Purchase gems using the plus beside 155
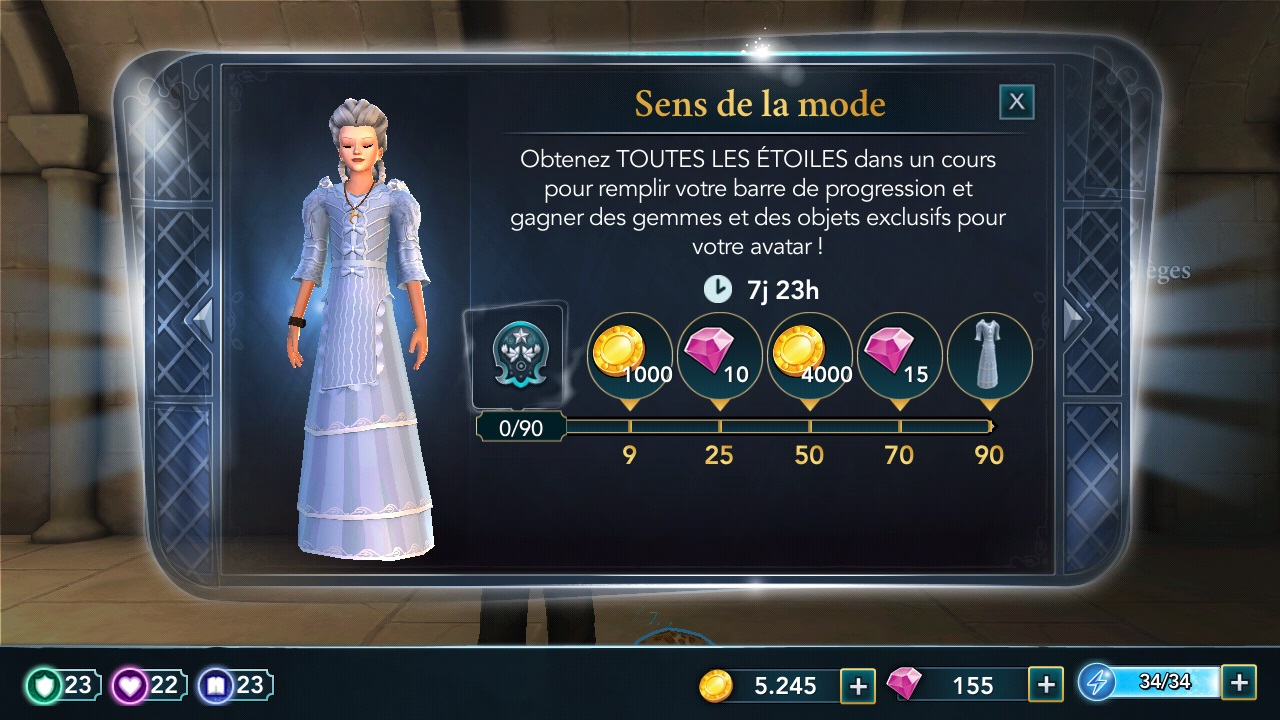1280x720 pixels. coord(1046,684)
